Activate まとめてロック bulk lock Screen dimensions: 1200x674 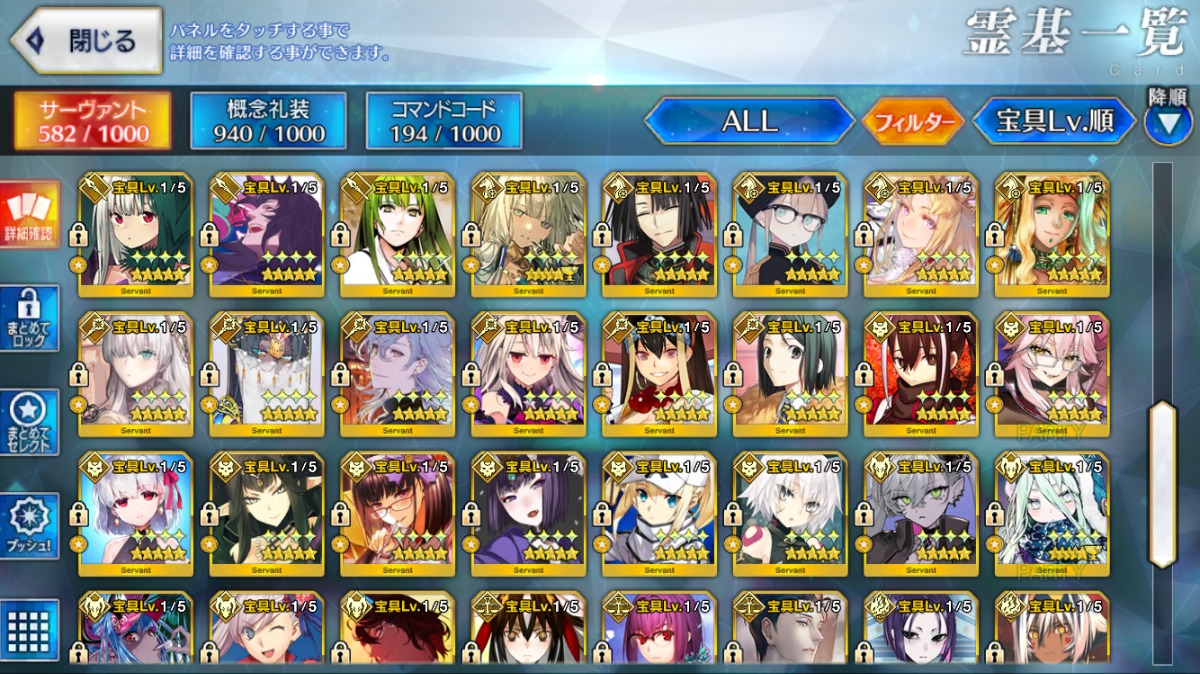pyautogui.click(x=29, y=319)
